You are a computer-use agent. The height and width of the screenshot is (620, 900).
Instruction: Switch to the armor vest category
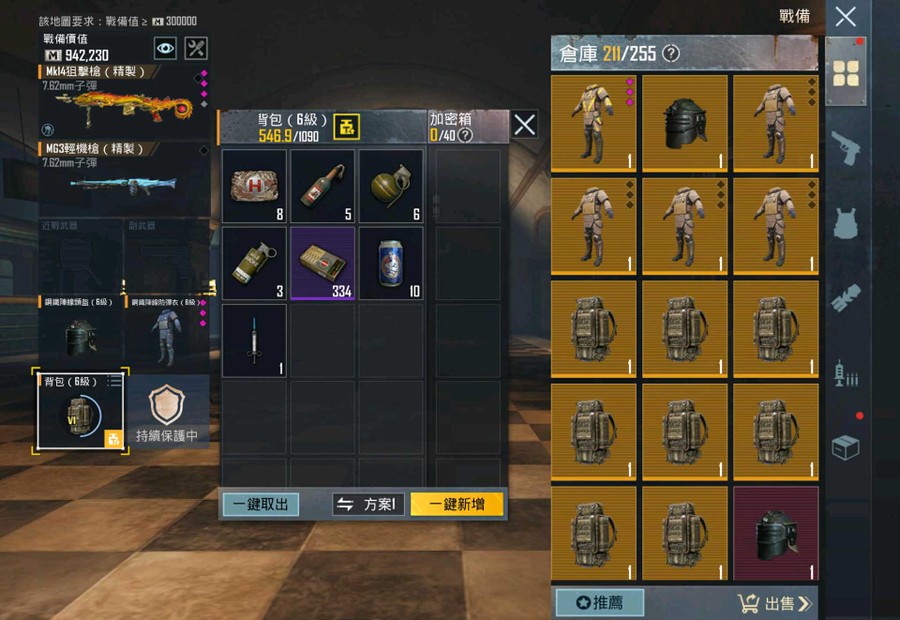(846, 222)
